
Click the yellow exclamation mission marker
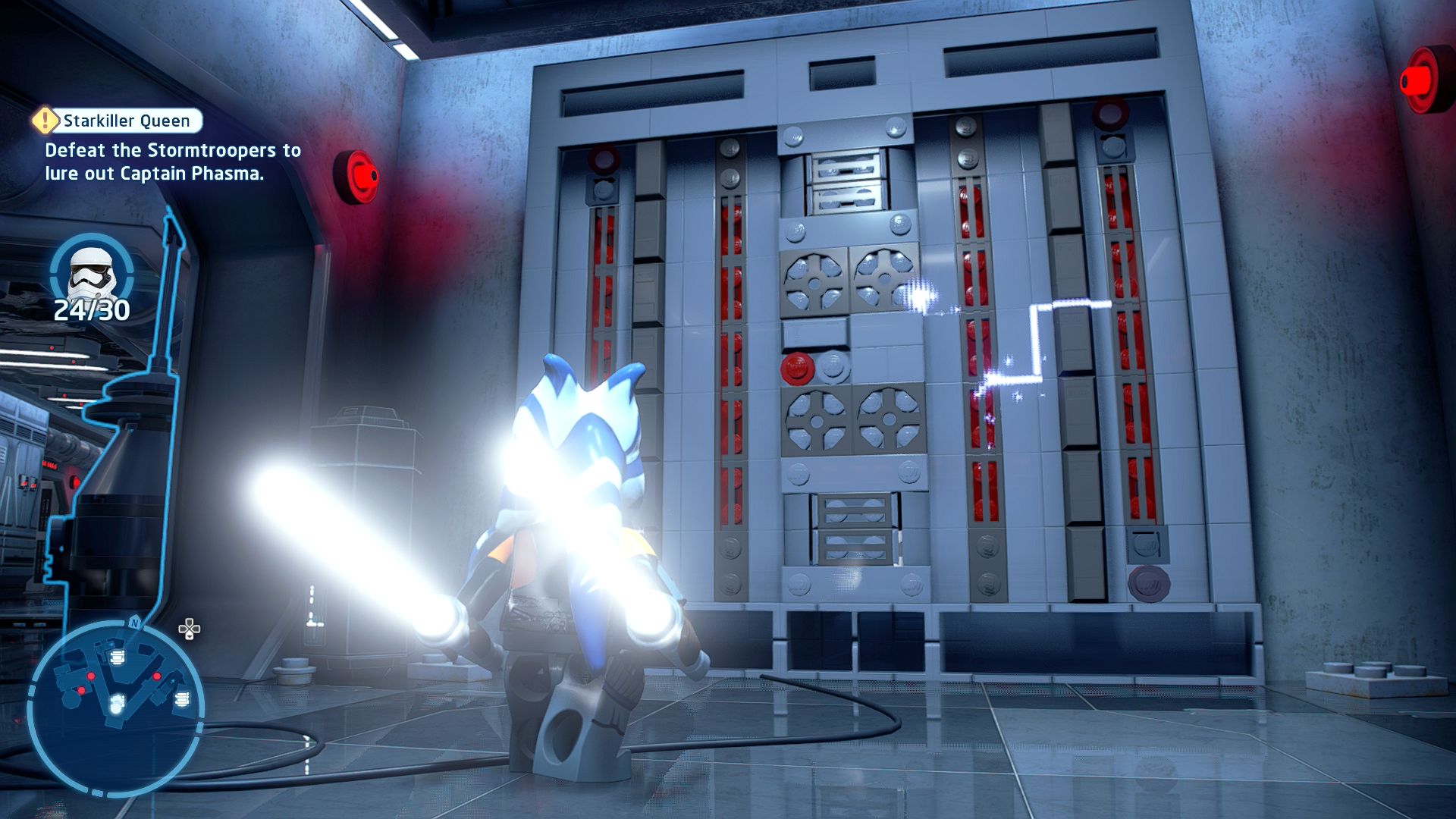tap(45, 120)
